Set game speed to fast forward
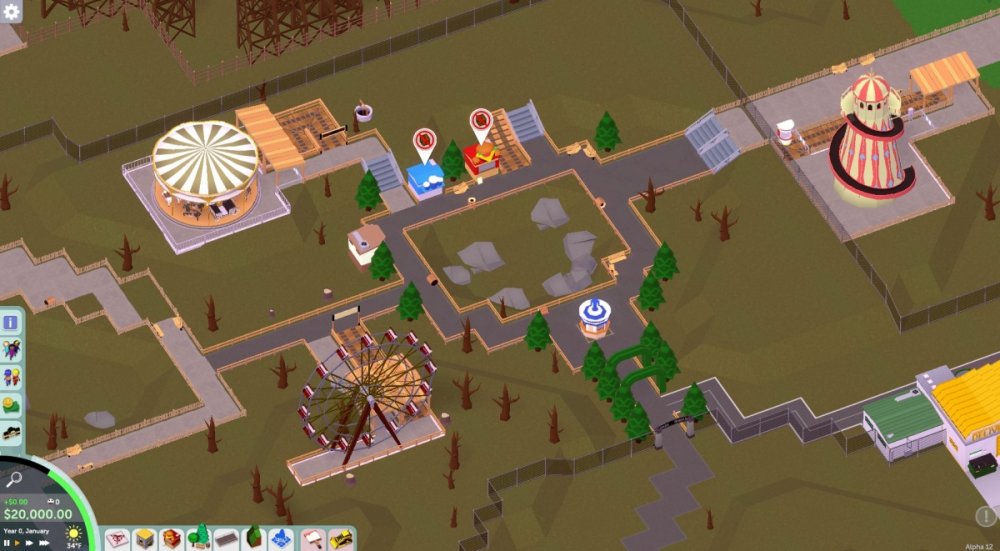 [29, 542]
